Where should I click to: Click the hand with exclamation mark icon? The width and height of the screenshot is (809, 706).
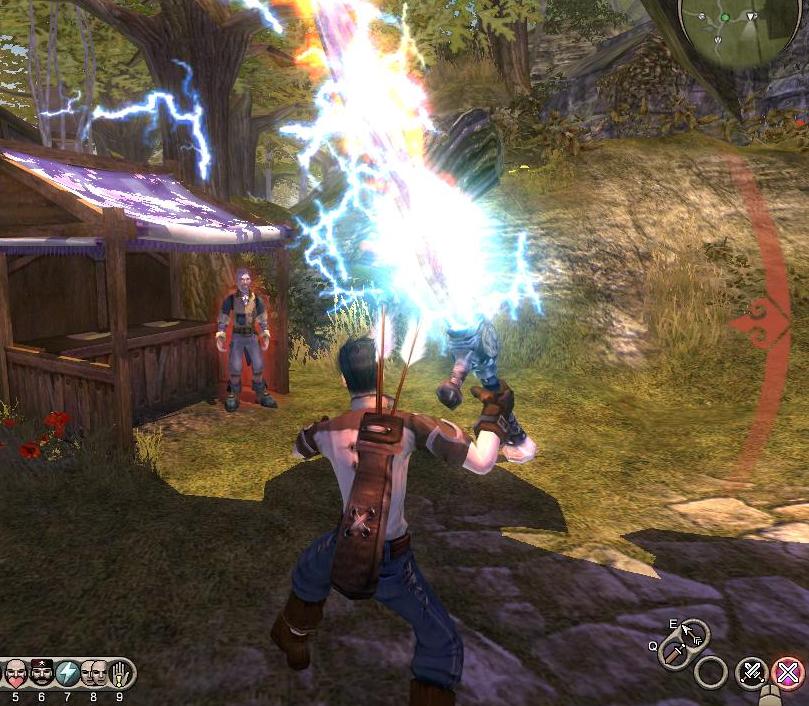pos(121,673)
